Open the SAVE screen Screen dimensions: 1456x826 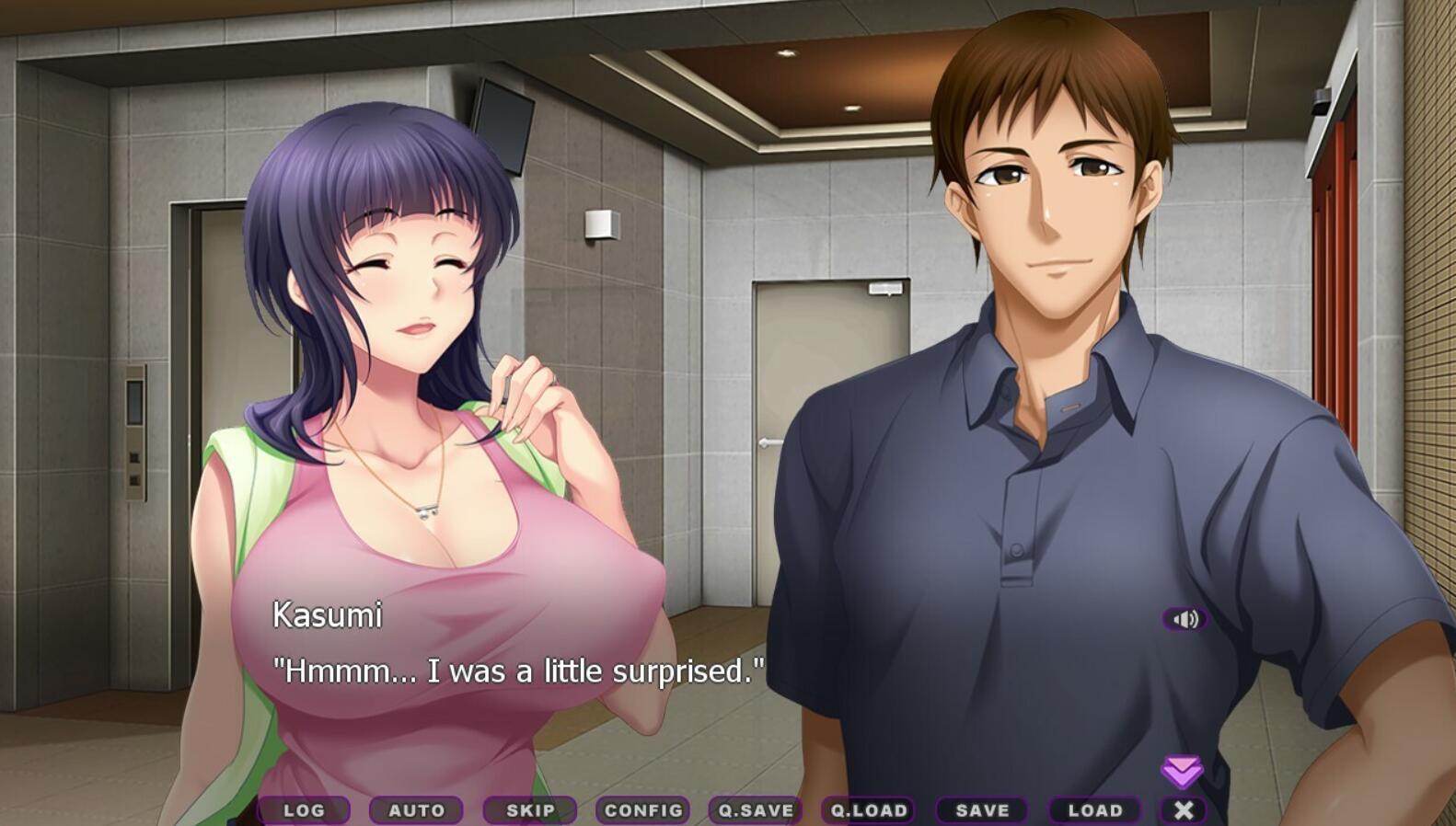pyautogui.click(x=981, y=810)
